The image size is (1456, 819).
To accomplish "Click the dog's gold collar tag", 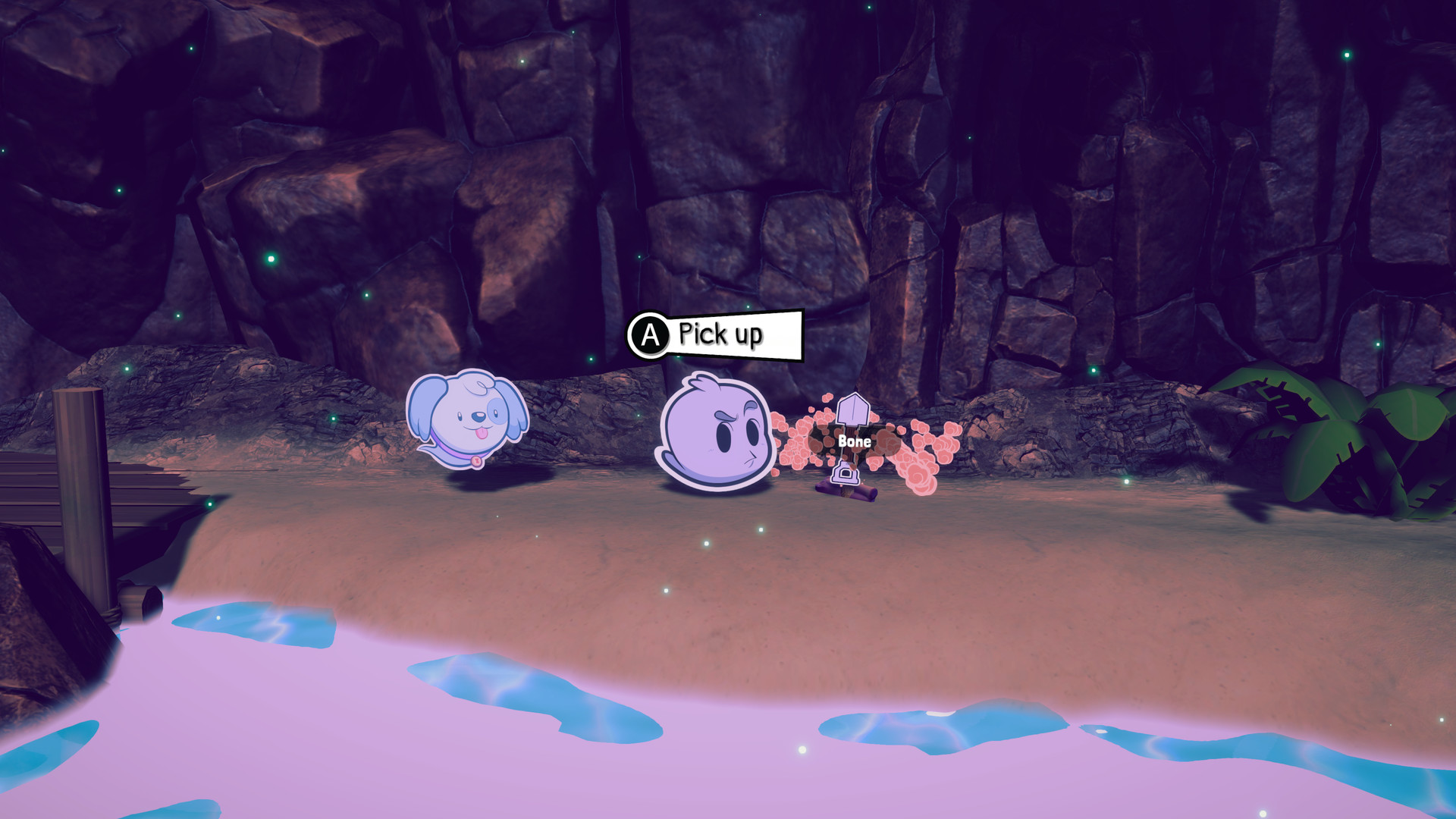I will [476, 463].
